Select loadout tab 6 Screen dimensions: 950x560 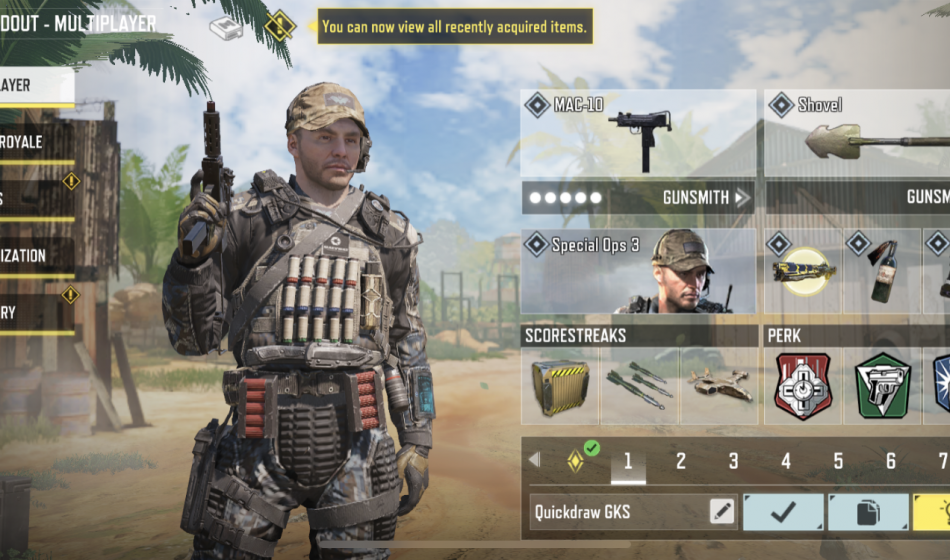(x=891, y=461)
